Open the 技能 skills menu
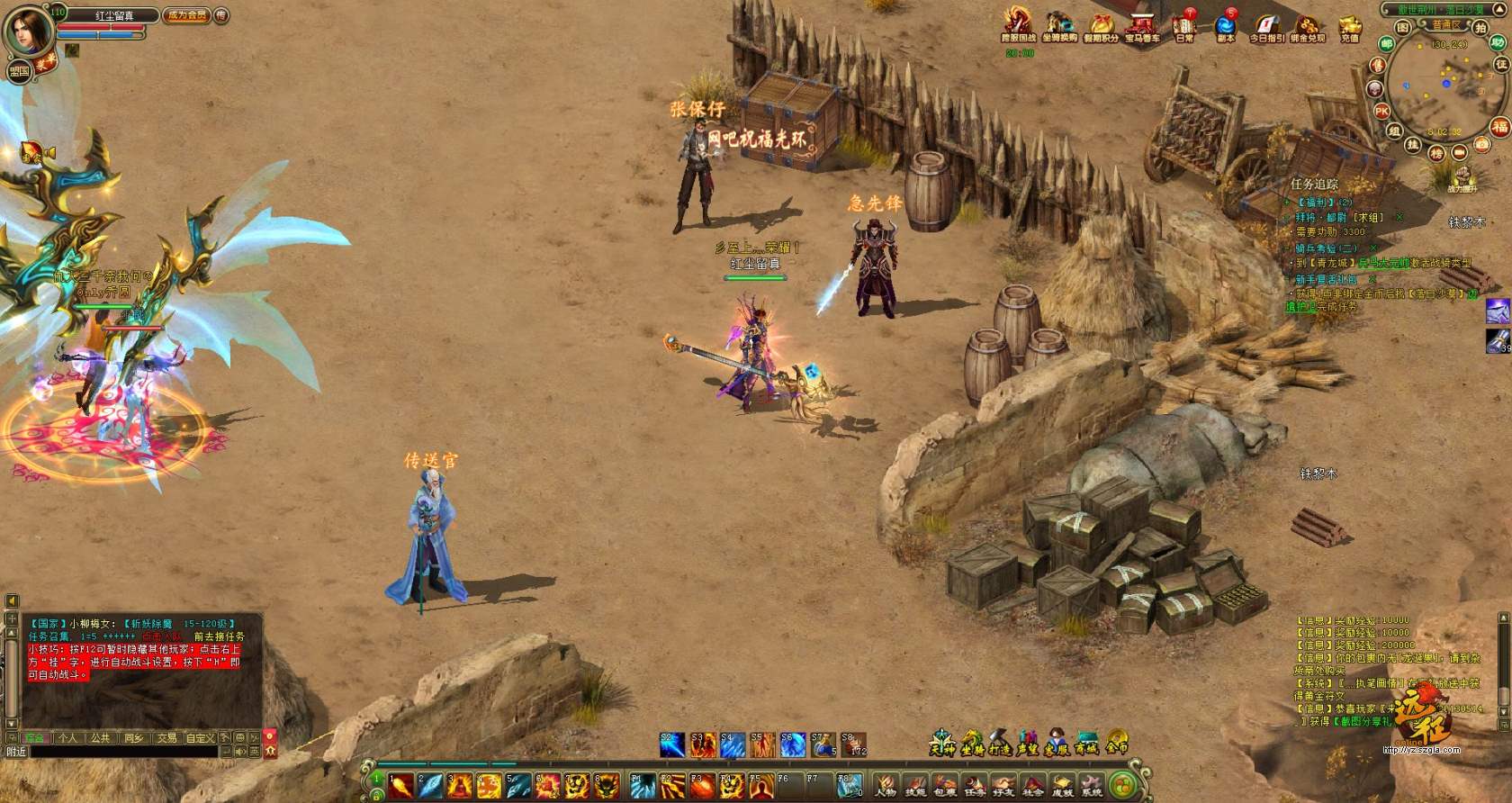The height and width of the screenshot is (803, 1512). (915, 786)
